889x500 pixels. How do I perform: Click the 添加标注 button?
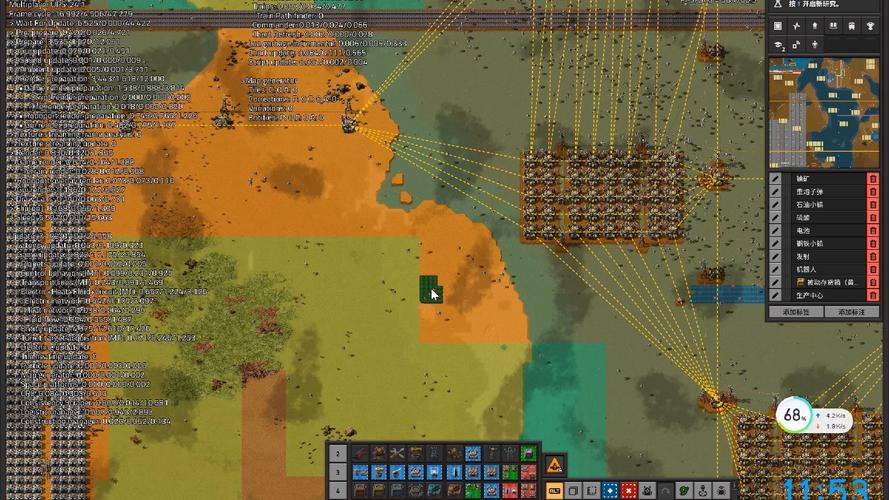coord(852,312)
